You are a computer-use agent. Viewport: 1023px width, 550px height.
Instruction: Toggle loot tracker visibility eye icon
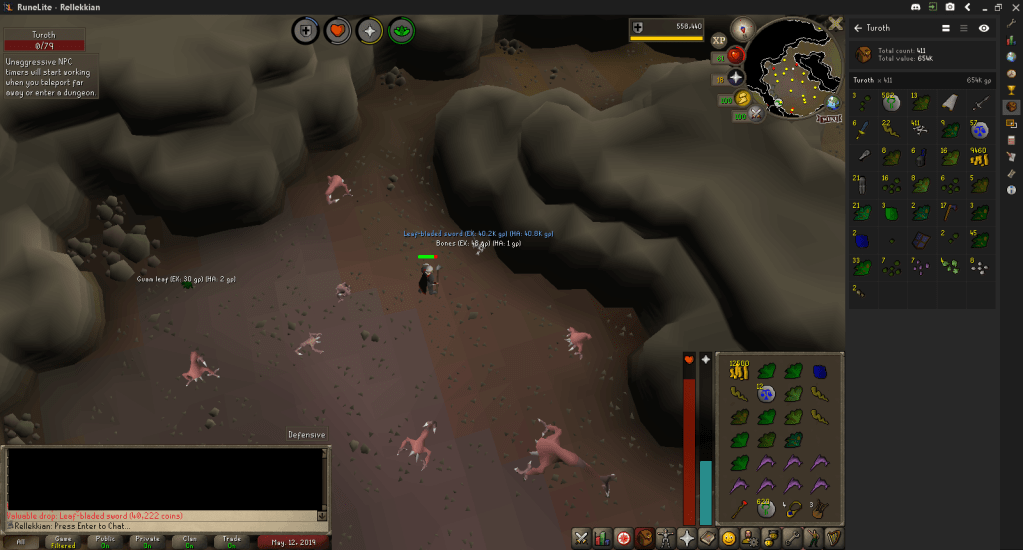[984, 28]
